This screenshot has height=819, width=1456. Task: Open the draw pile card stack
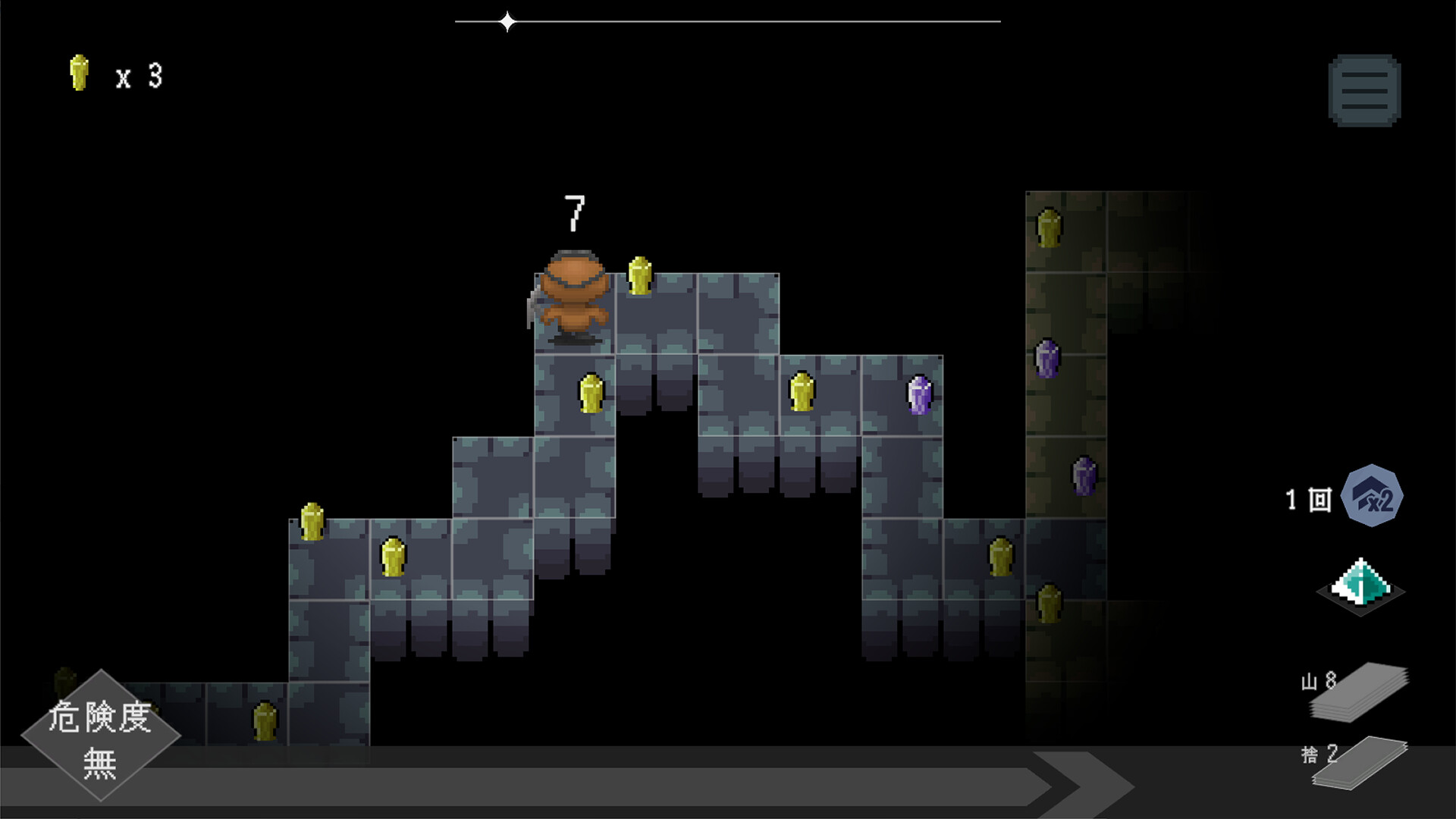click(x=1360, y=692)
